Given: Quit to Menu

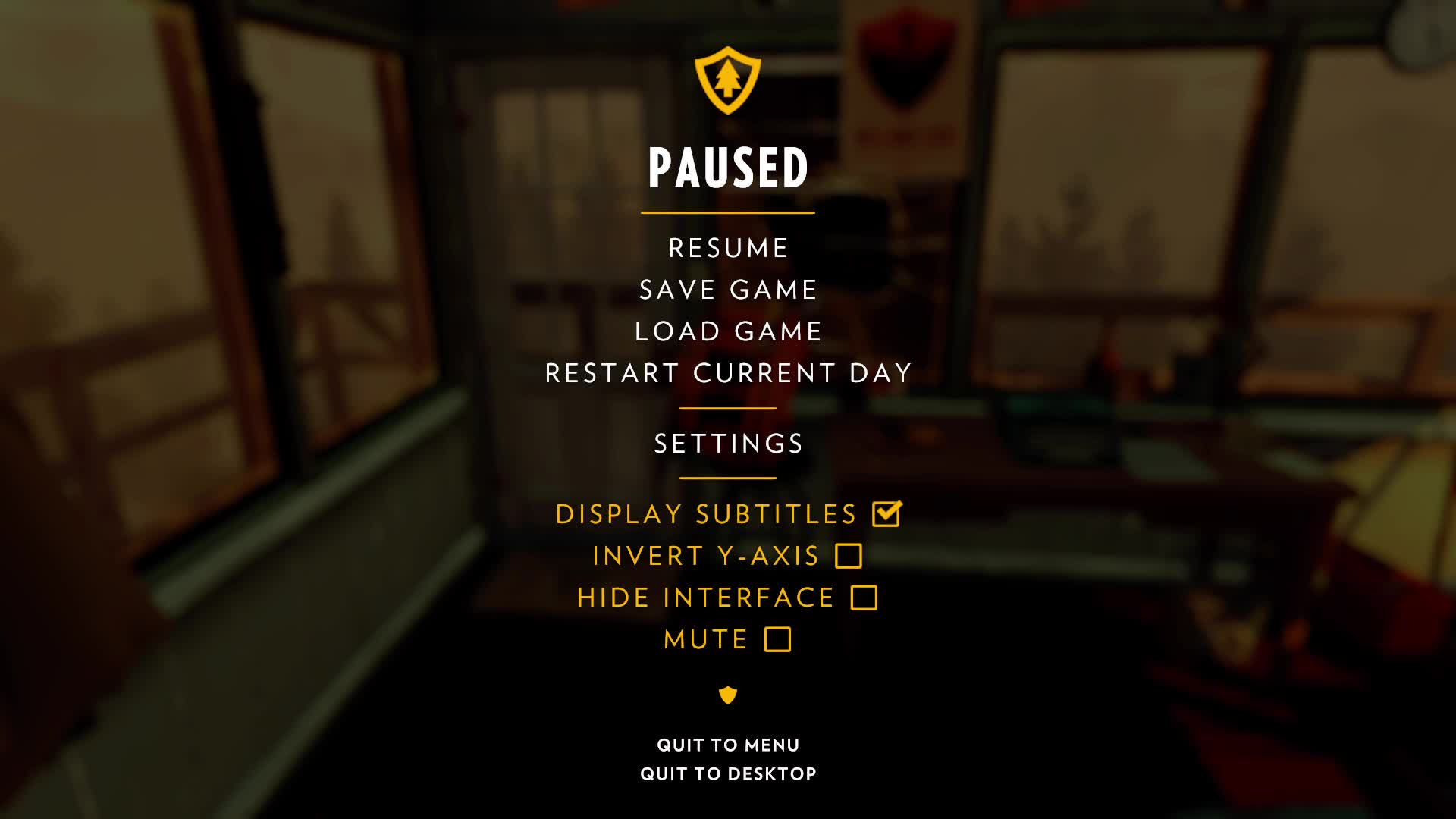Looking at the screenshot, I should [728, 745].
